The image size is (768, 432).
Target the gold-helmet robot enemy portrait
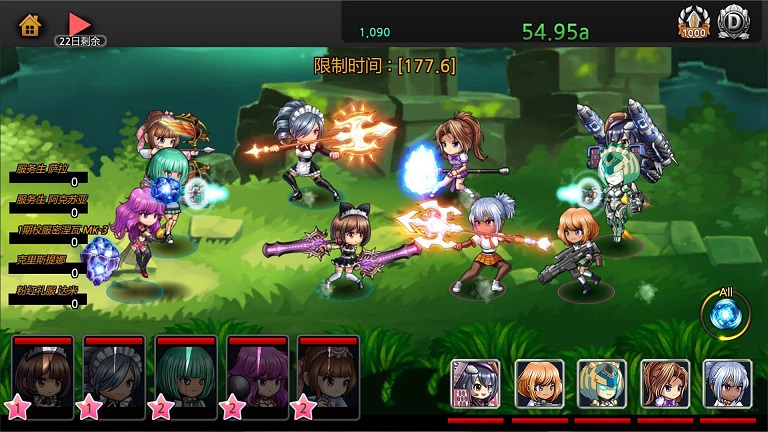[x=602, y=384]
